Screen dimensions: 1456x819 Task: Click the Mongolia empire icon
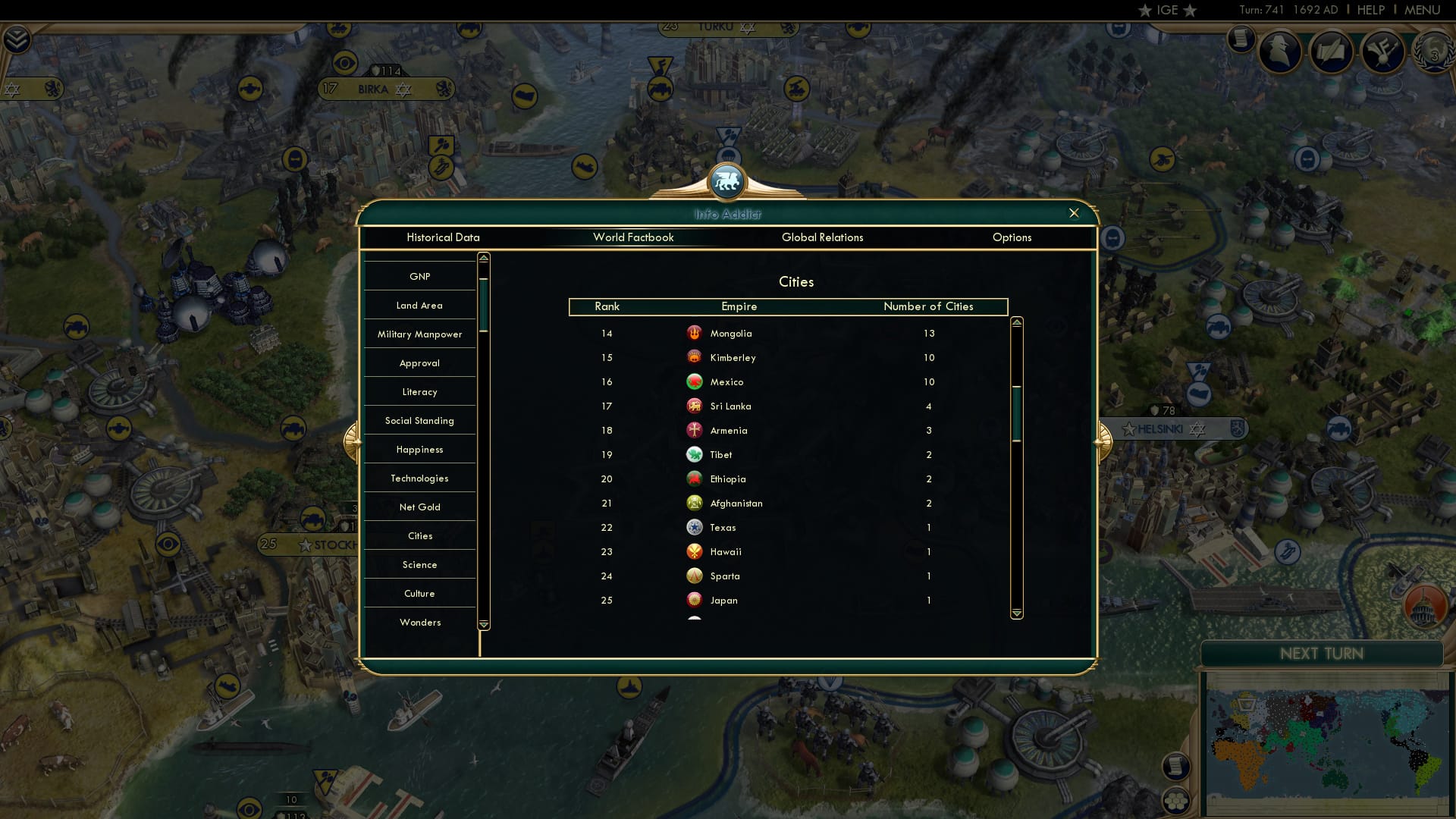(695, 333)
